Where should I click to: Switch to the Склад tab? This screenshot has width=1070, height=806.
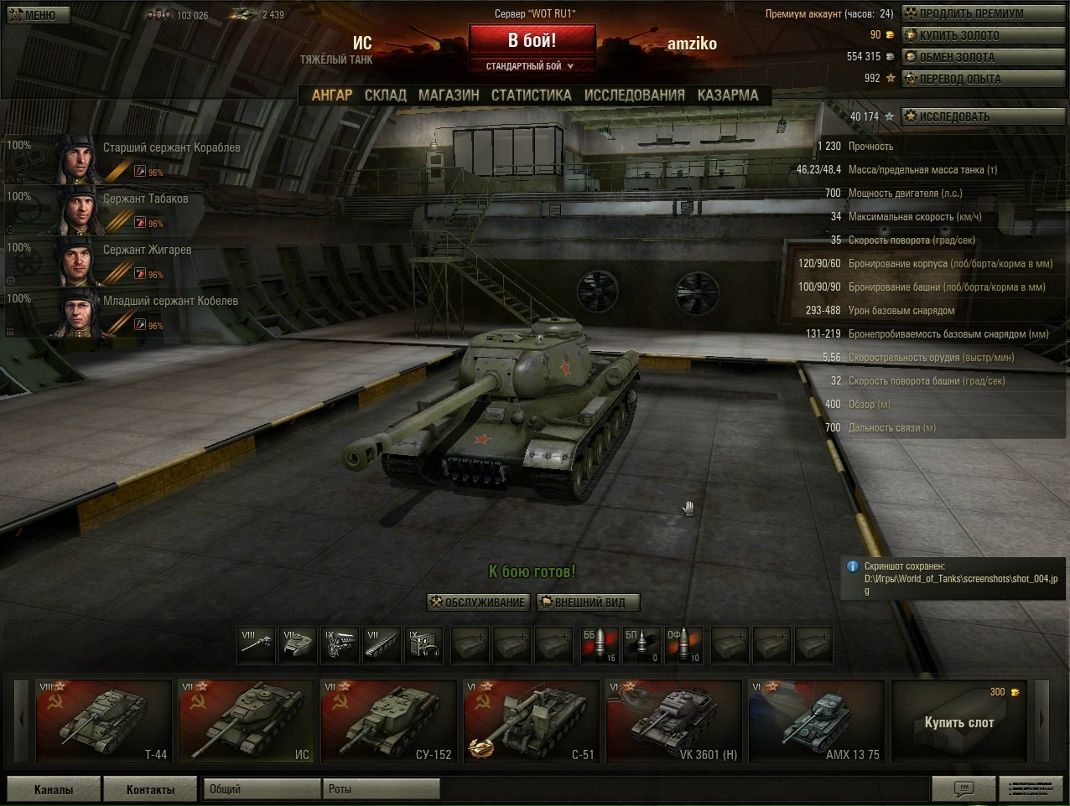[385, 95]
